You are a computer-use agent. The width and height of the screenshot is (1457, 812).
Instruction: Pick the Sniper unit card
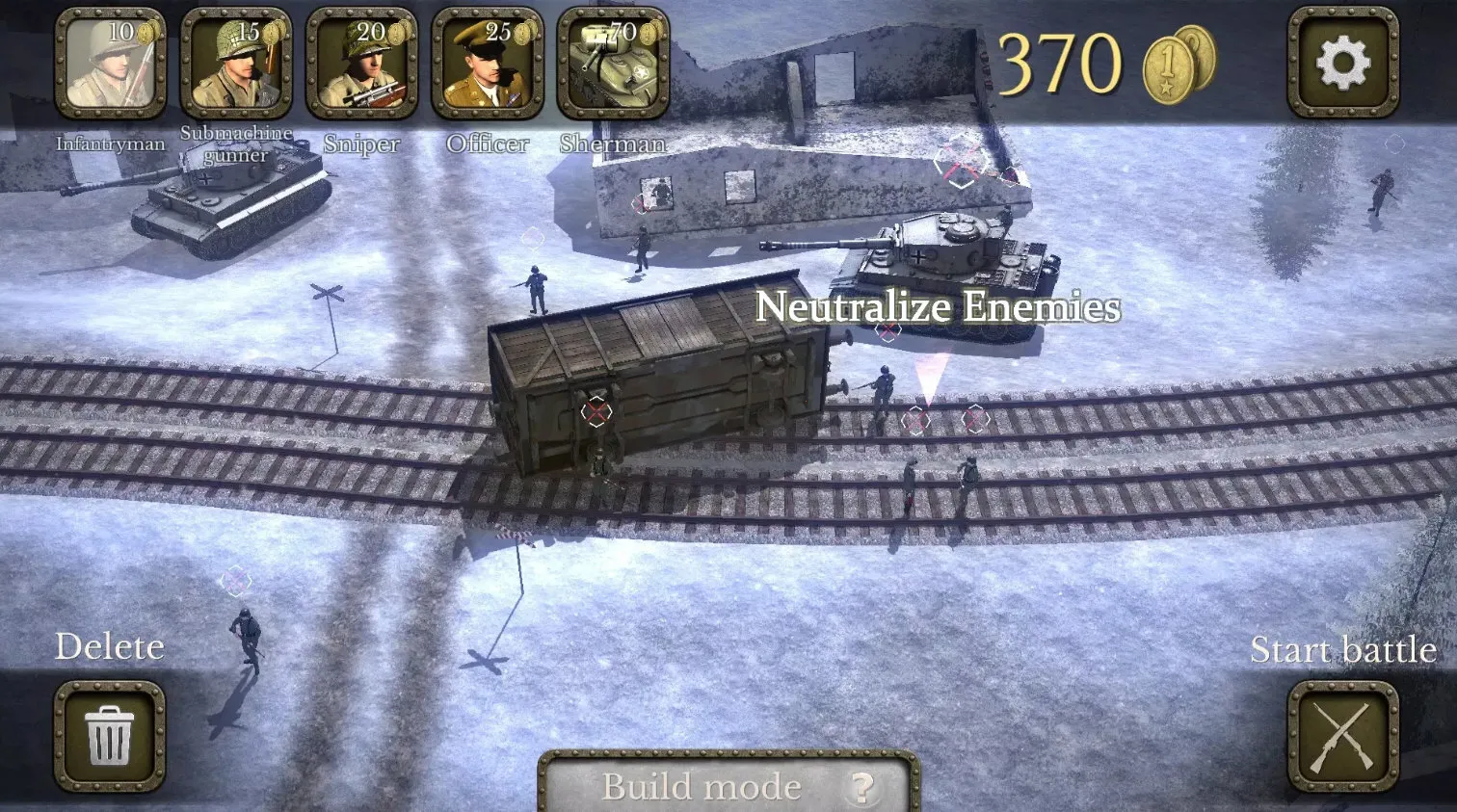tap(361, 64)
